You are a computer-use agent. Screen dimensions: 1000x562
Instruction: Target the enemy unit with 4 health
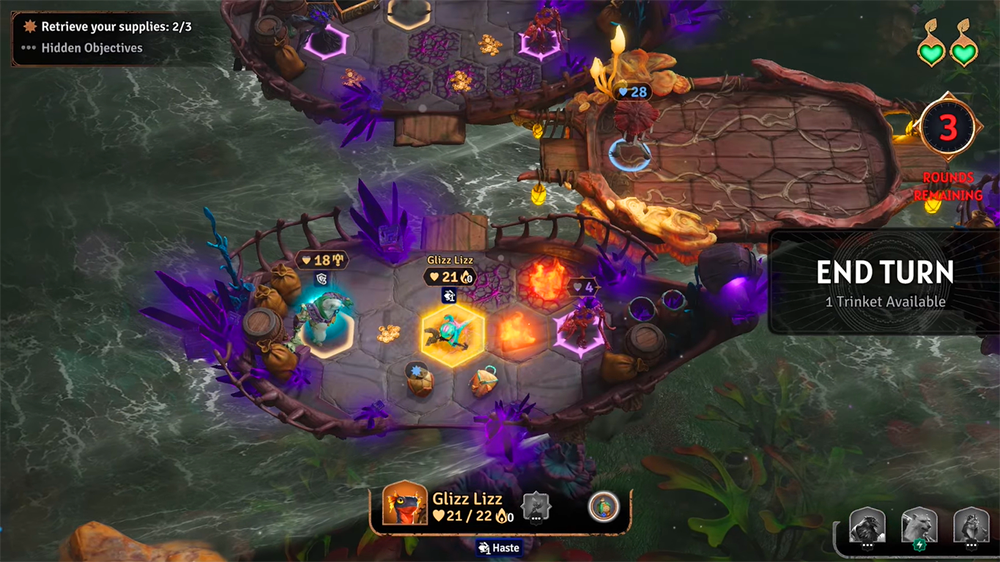(x=580, y=325)
